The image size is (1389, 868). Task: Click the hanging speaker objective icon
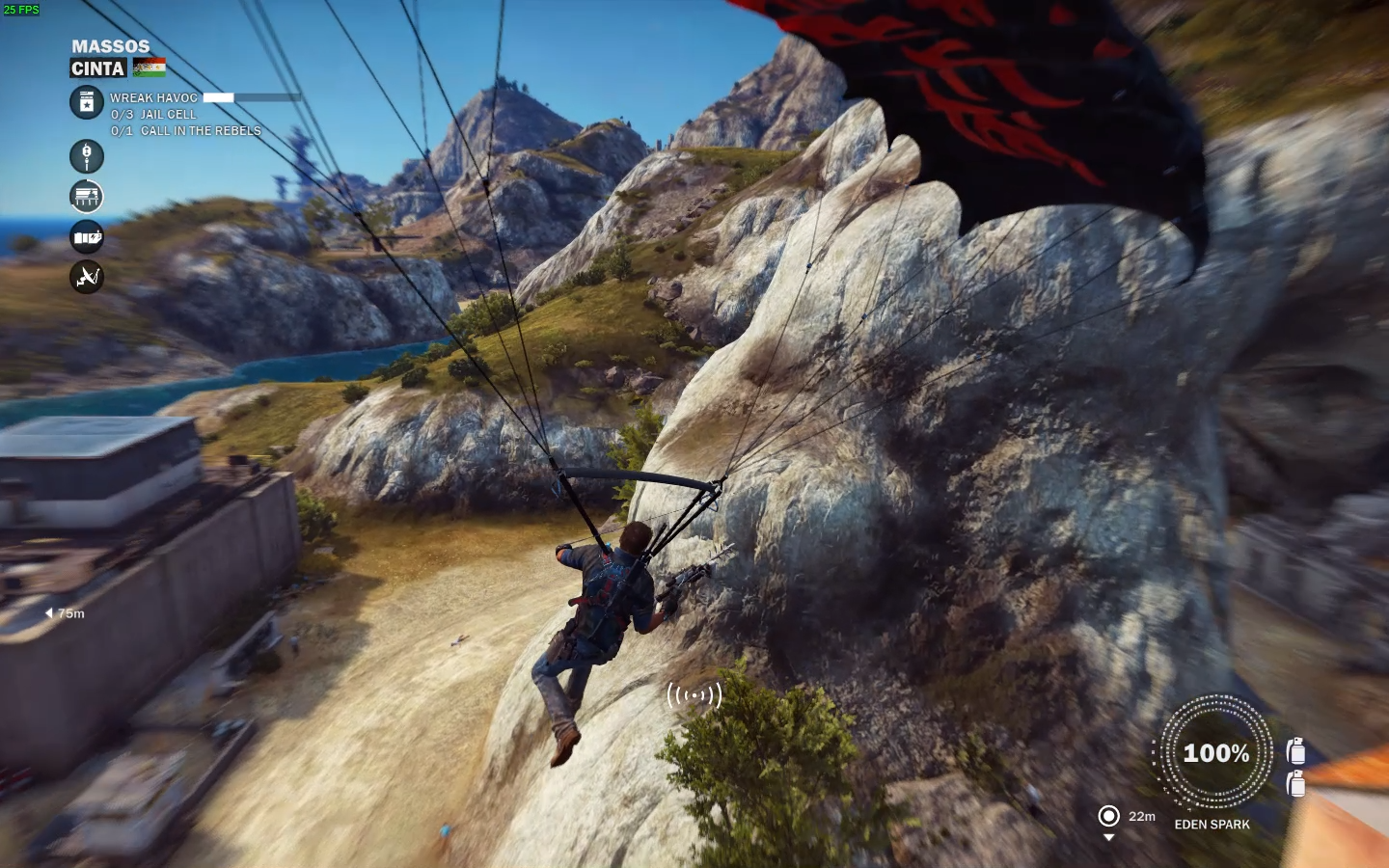pyautogui.click(x=87, y=156)
